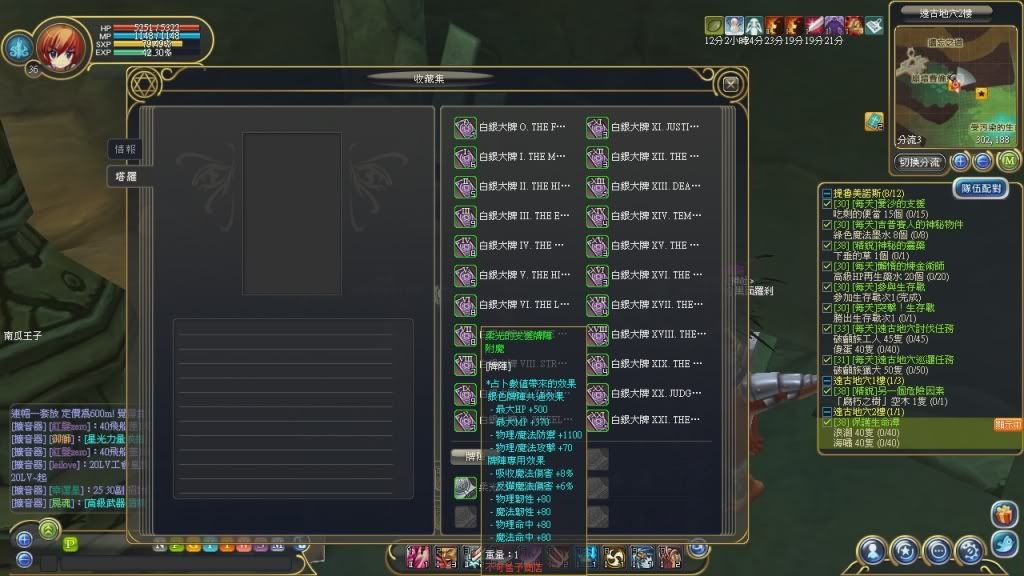Open the world map with the green M button

click(1008, 161)
